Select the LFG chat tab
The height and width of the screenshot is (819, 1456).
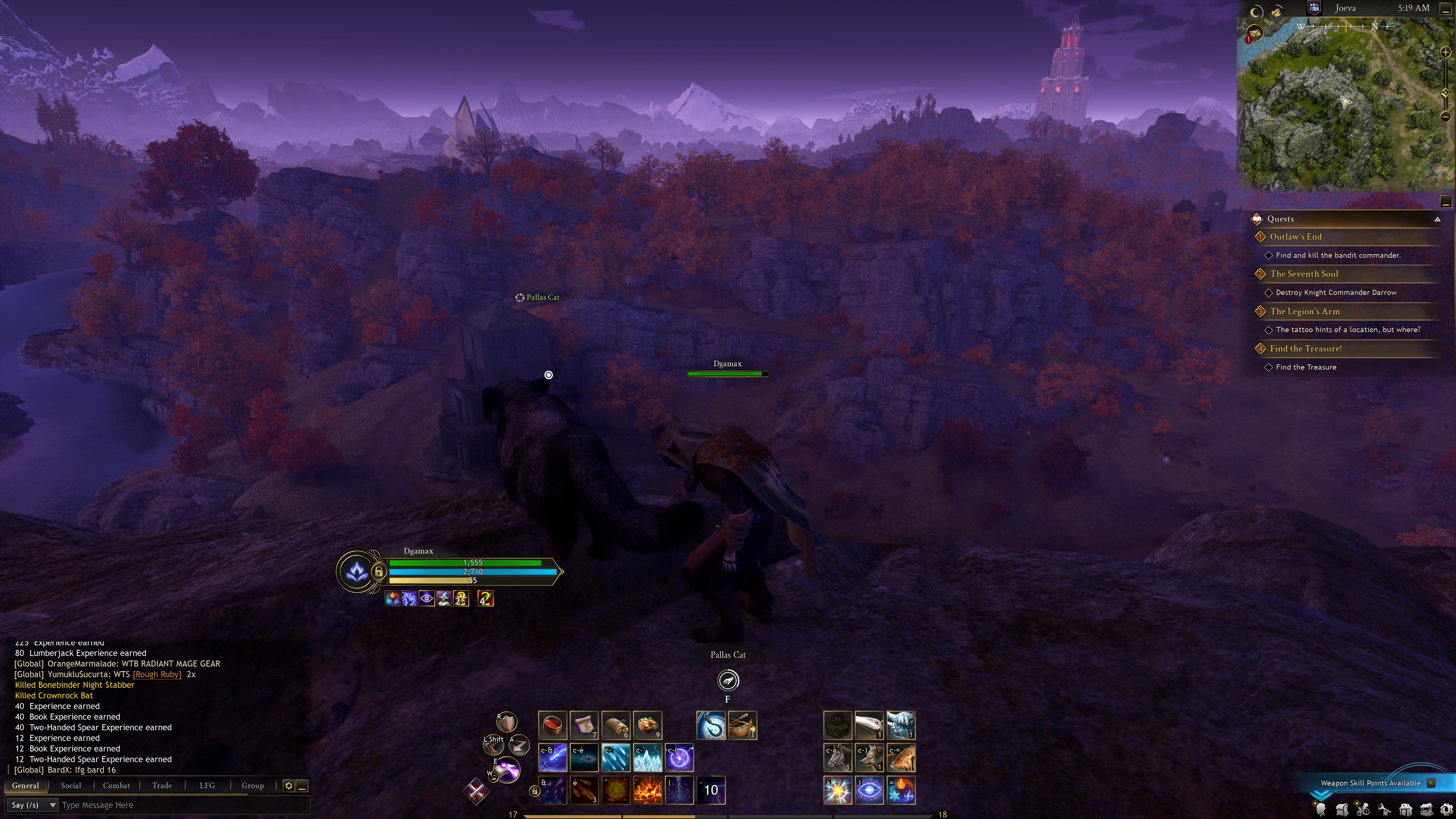click(x=207, y=785)
